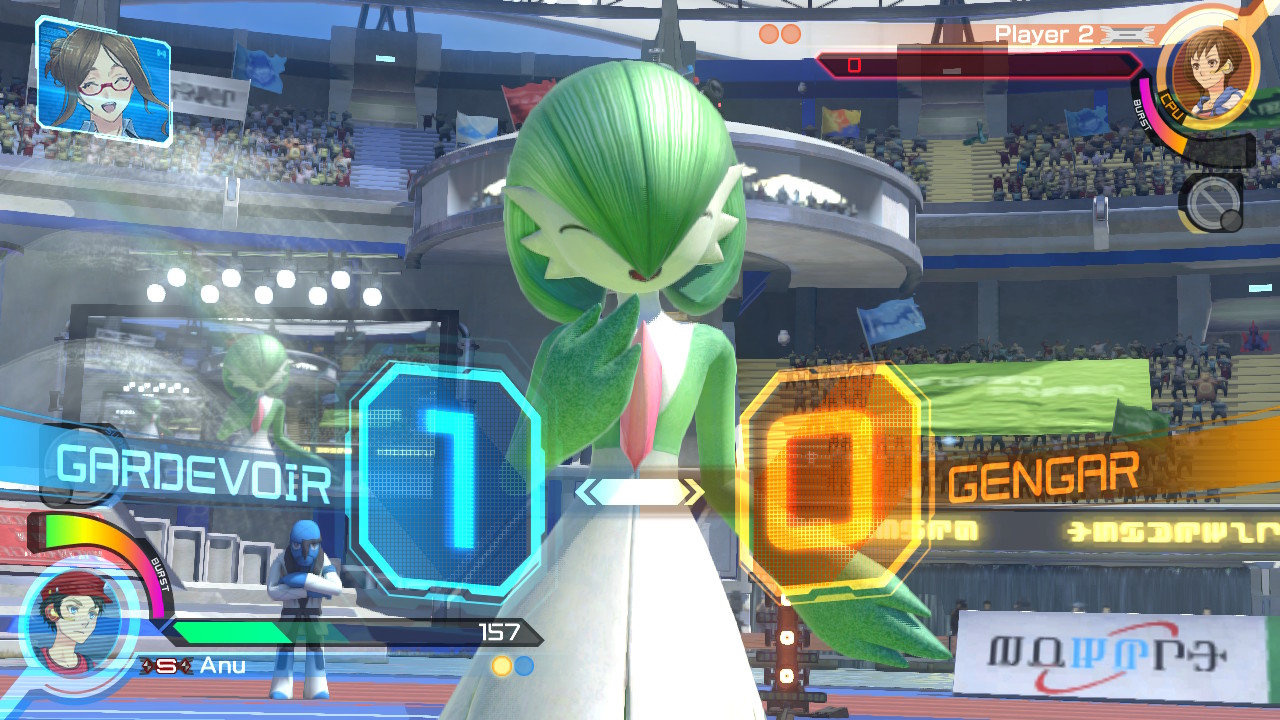Choose the GARDEVOIR name banner
The image size is (1280, 720).
(194, 473)
